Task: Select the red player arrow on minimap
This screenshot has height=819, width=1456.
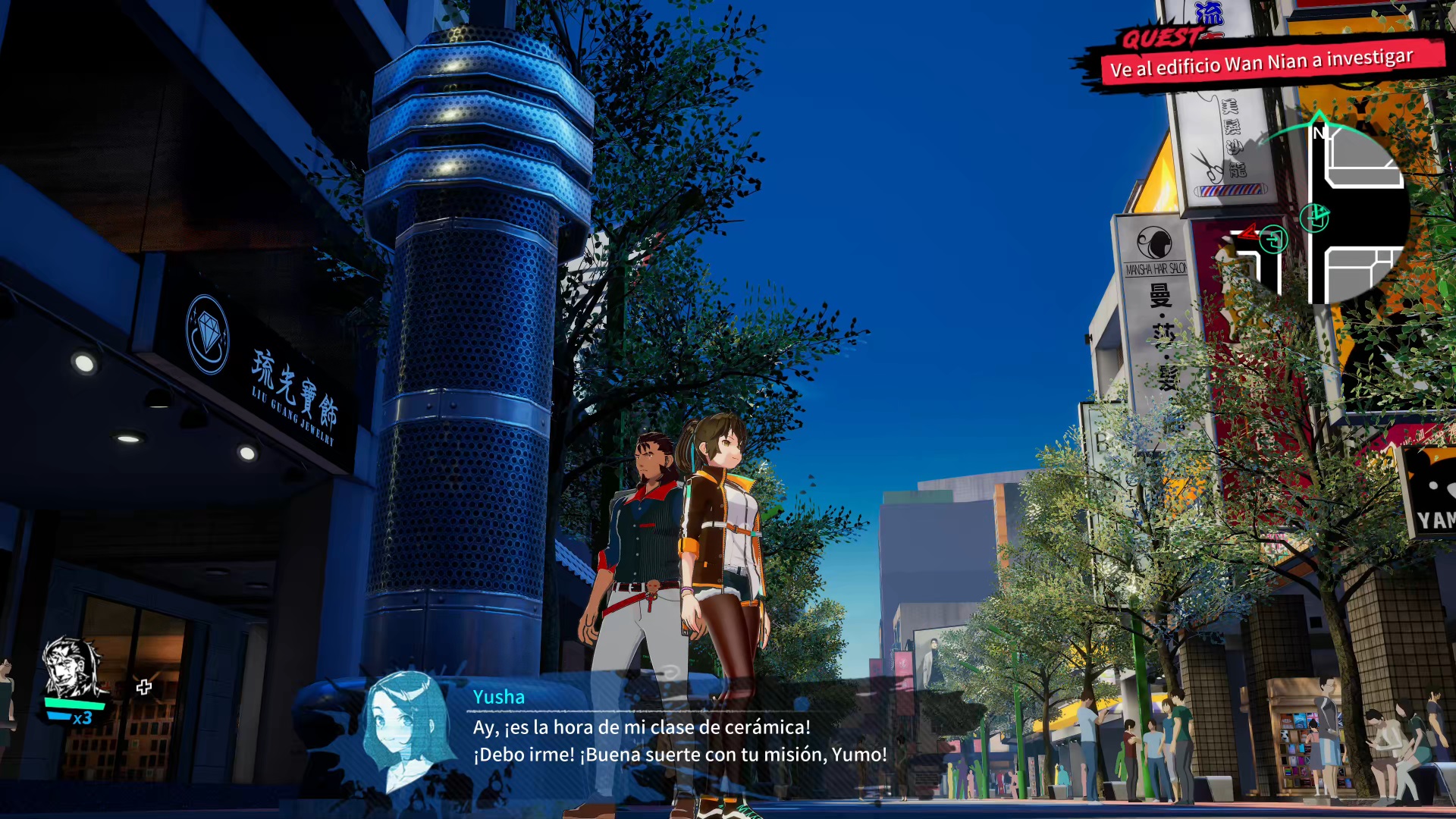Action: coord(1247,231)
